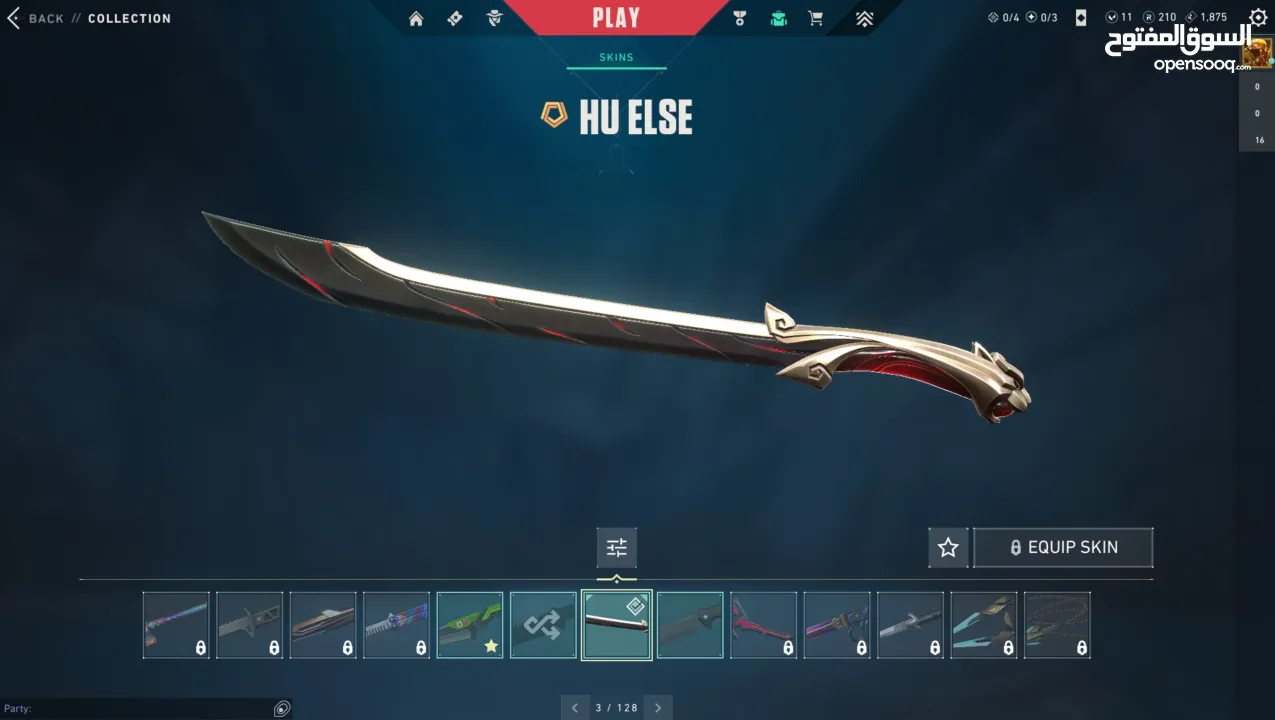
Task: Open the Store shopping cart
Action: 816,18
